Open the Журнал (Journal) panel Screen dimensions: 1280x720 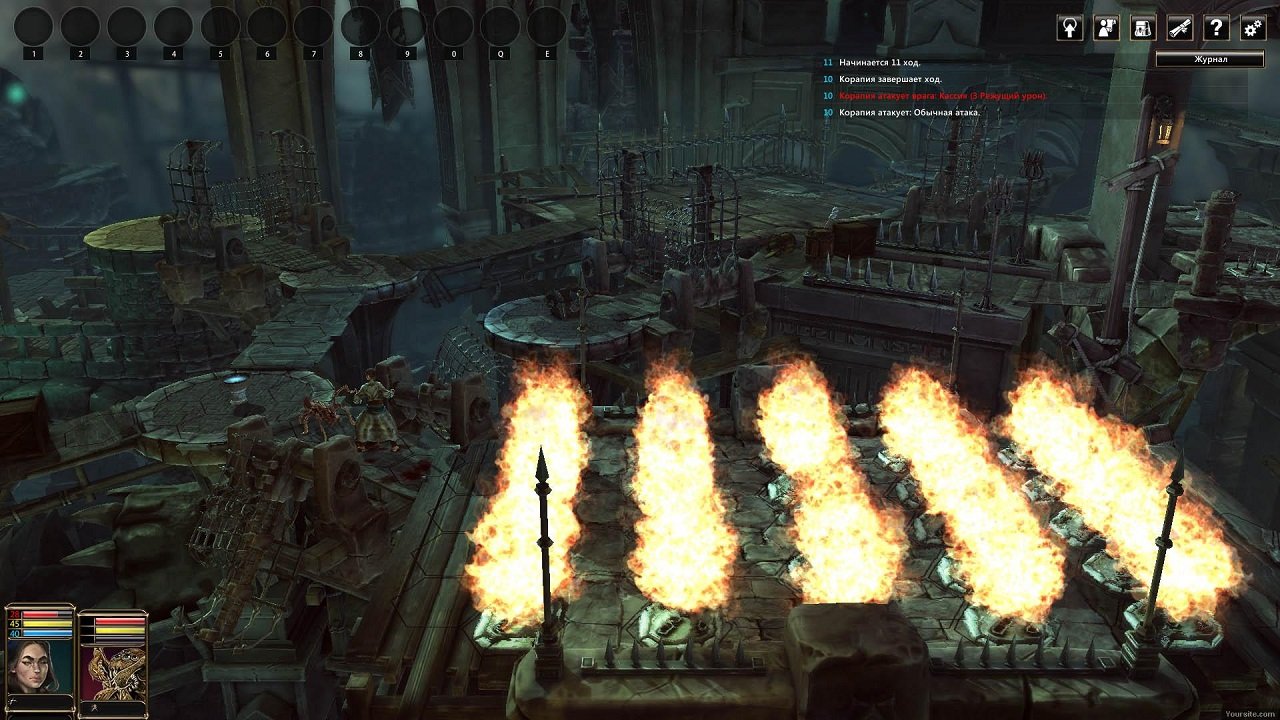pos(1211,56)
